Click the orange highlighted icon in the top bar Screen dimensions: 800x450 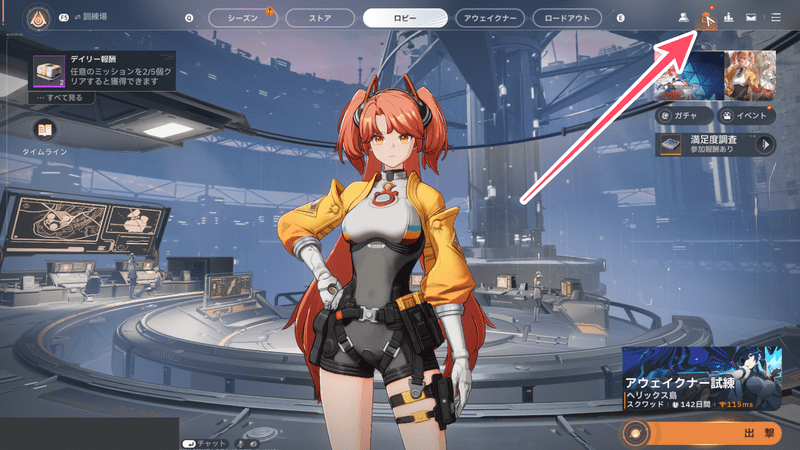(707, 18)
